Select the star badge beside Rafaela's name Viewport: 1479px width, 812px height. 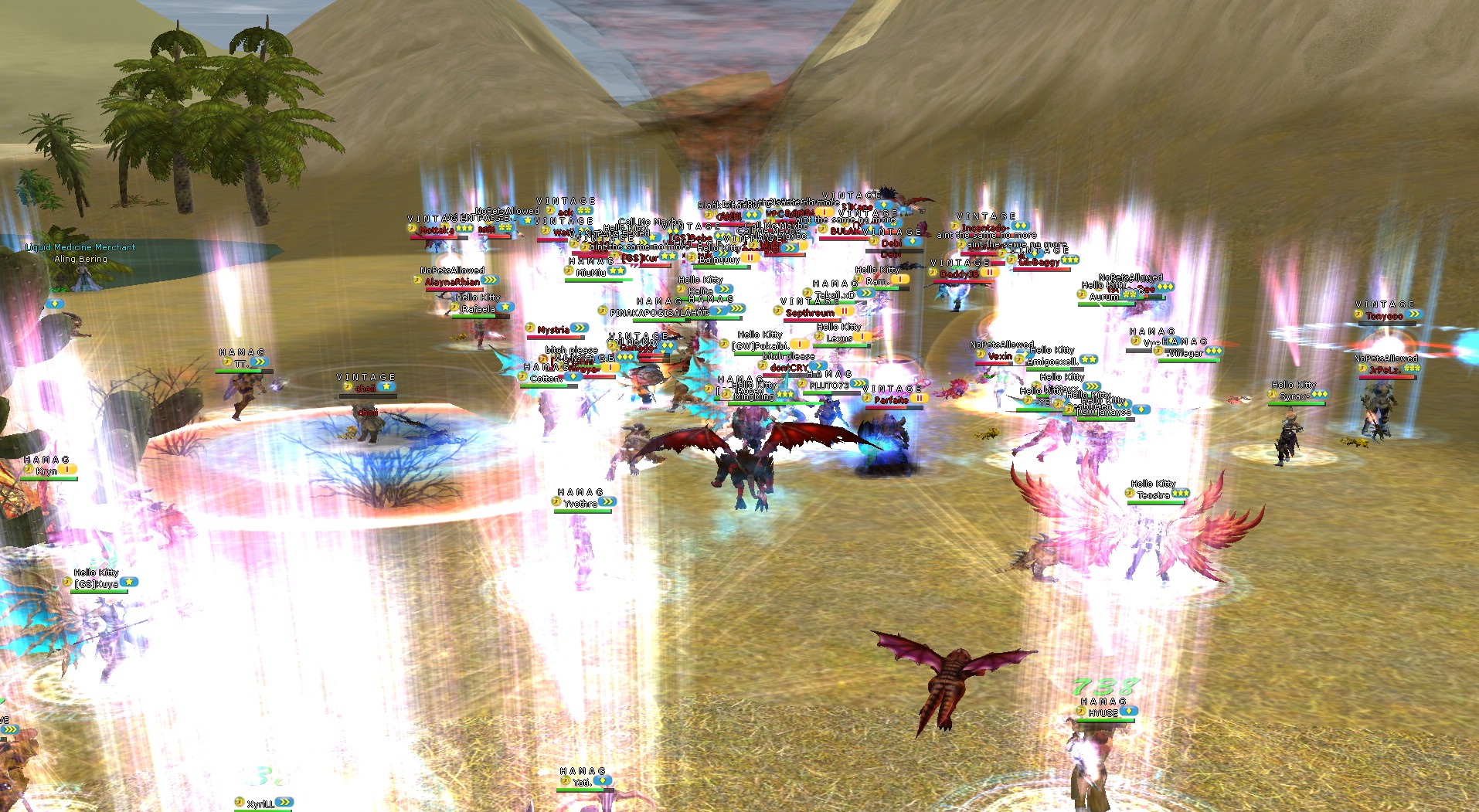point(505,307)
